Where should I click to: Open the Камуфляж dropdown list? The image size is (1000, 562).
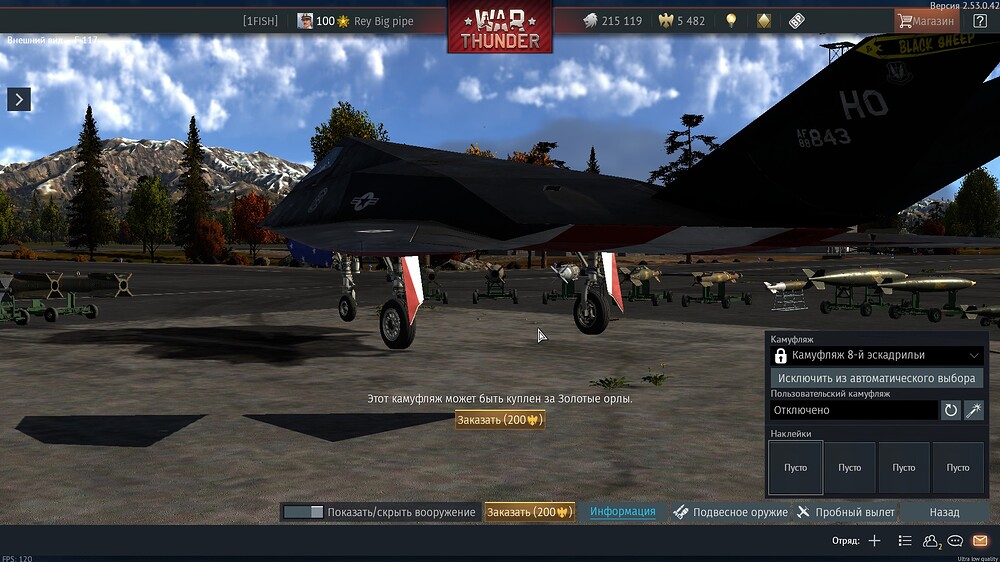(877, 355)
